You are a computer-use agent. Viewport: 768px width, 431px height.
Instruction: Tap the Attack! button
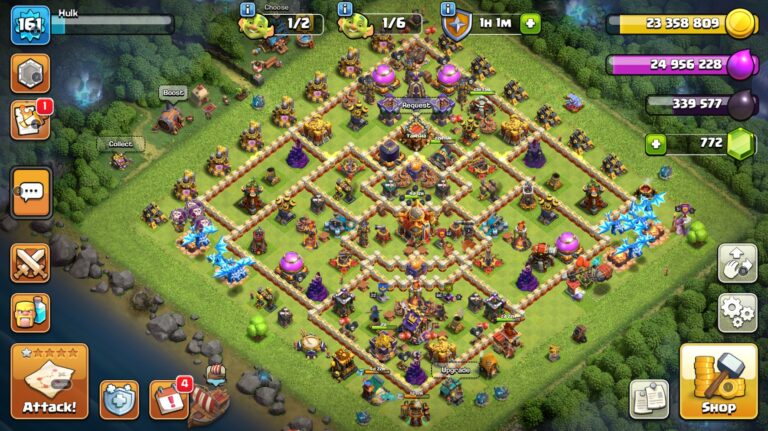(49, 381)
